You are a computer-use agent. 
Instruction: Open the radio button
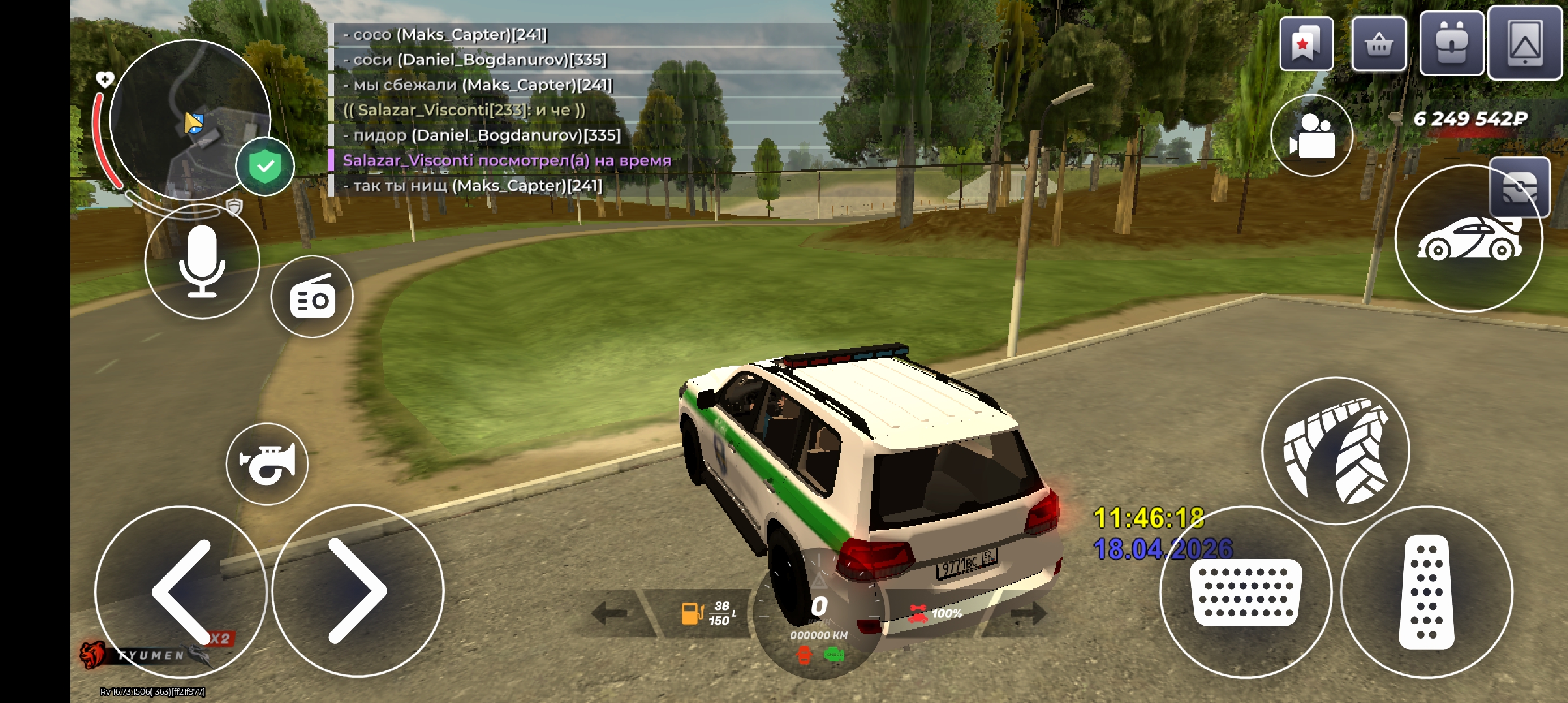(x=312, y=297)
